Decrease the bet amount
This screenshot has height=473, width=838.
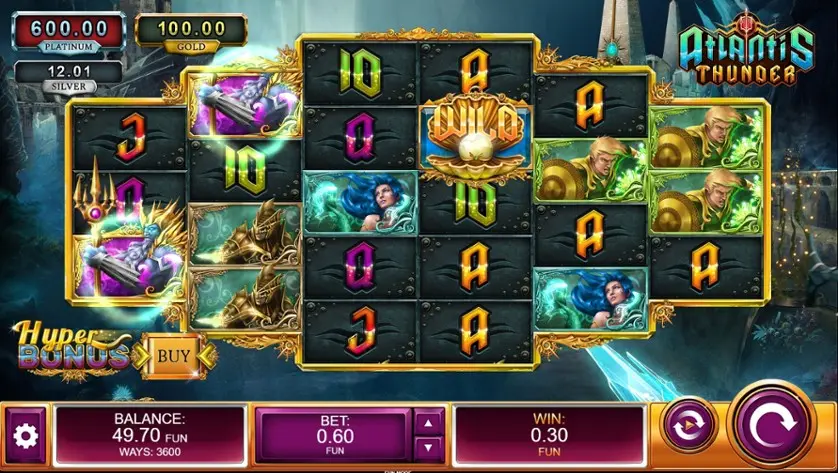tap(427, 447)
